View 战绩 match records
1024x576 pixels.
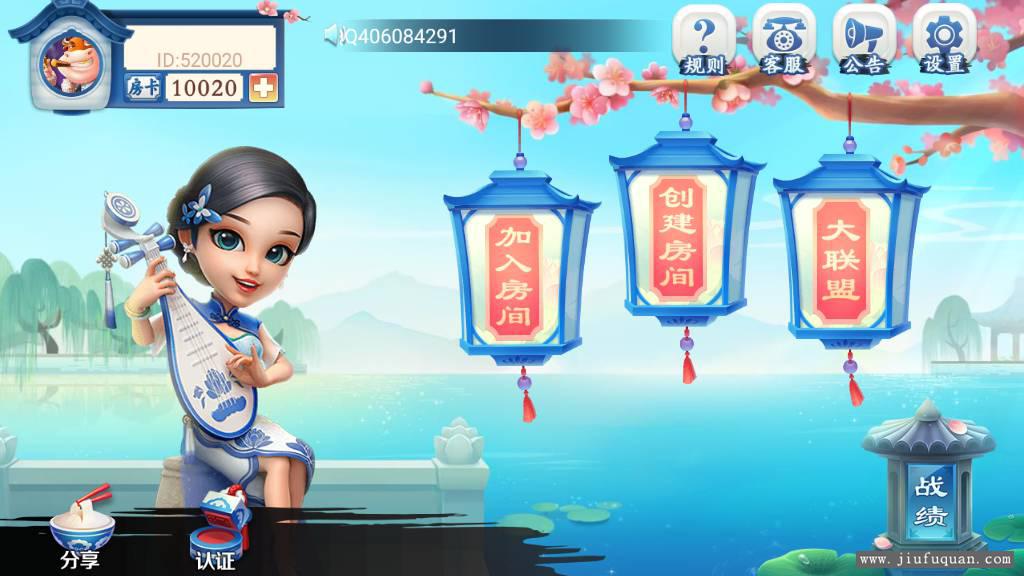tap(929, 500)
